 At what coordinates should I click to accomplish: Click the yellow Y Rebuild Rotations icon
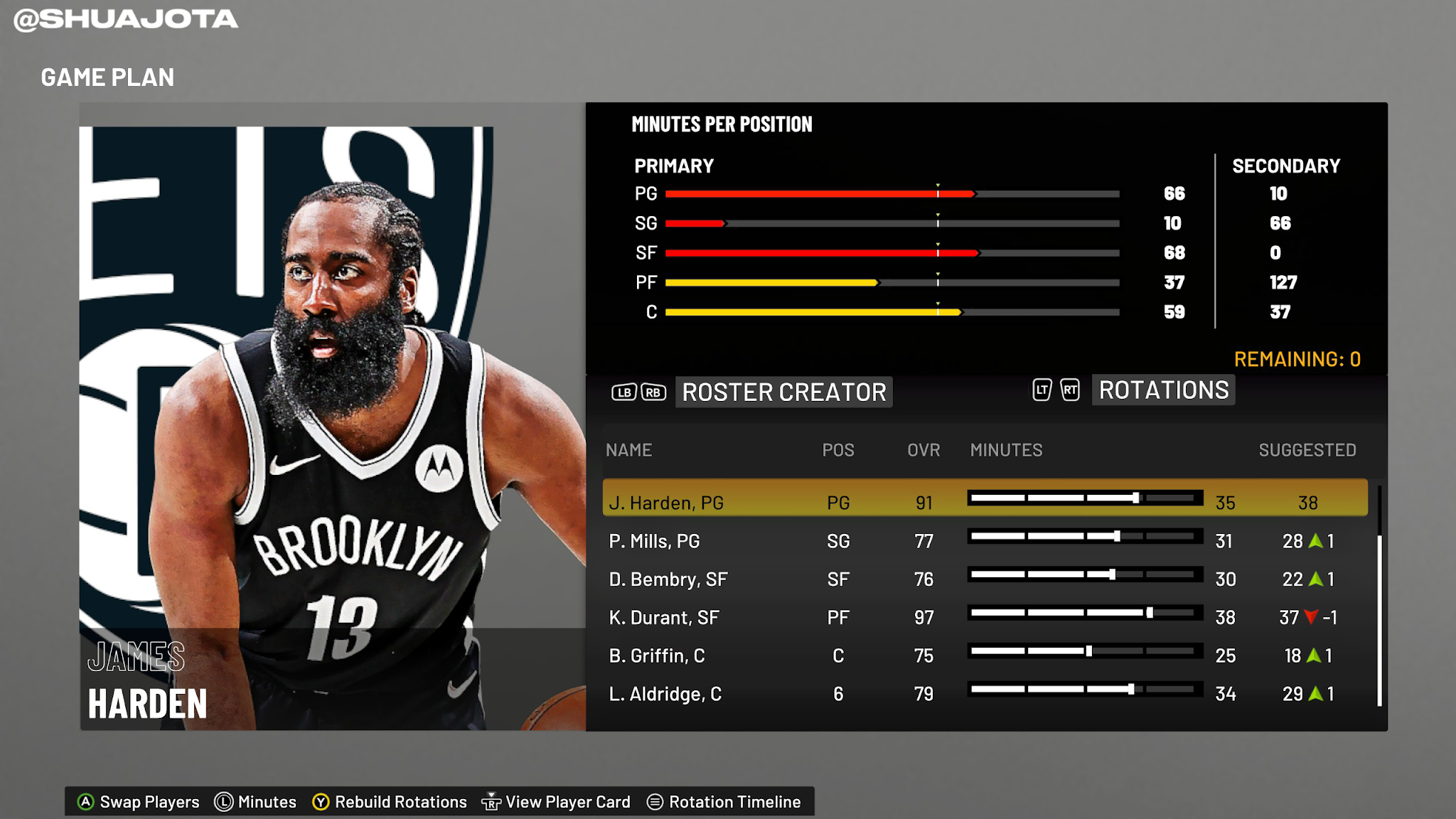point(322,801)
